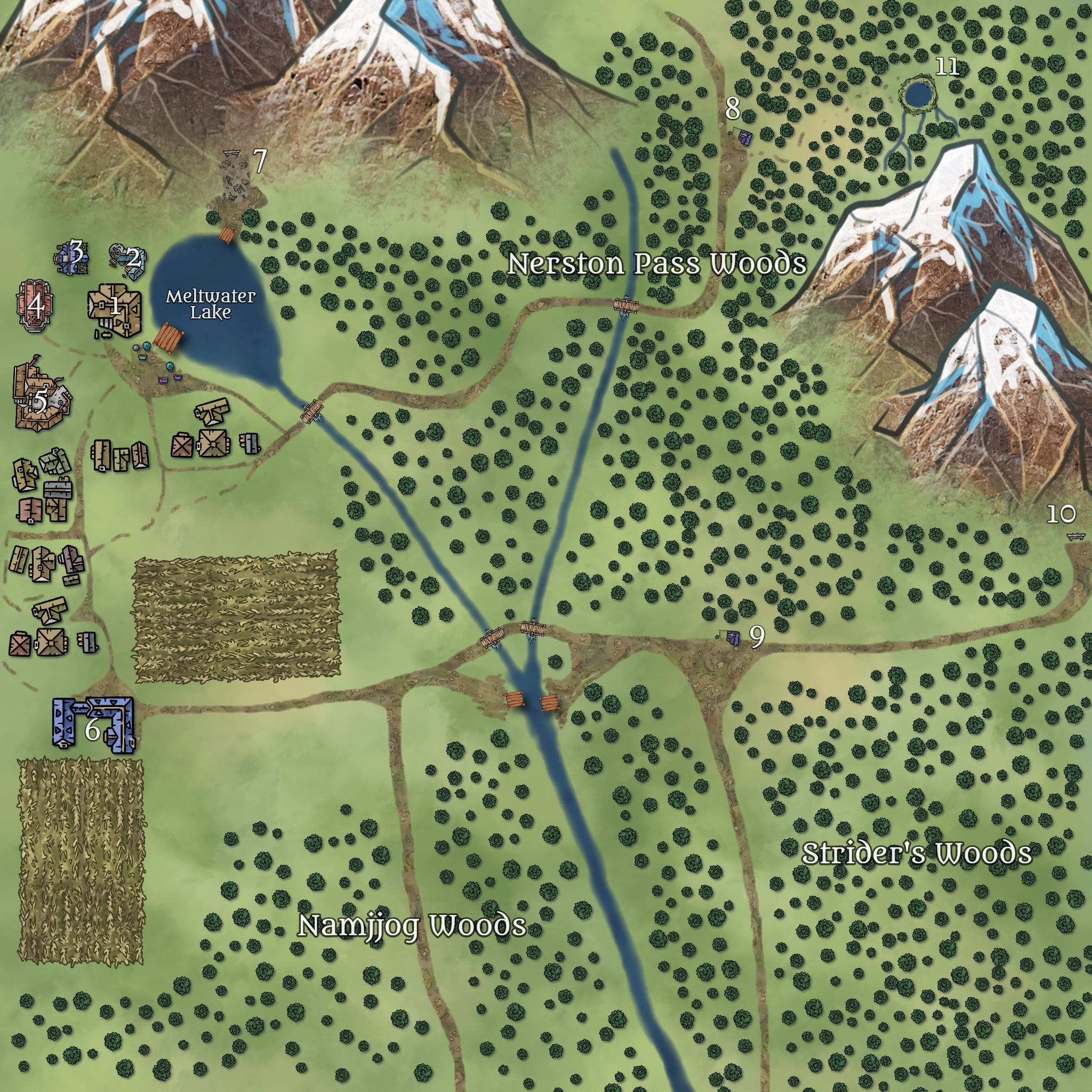Select map marker number 9
This screenshot has width=1092, height=1092.
tap(757, 637)
